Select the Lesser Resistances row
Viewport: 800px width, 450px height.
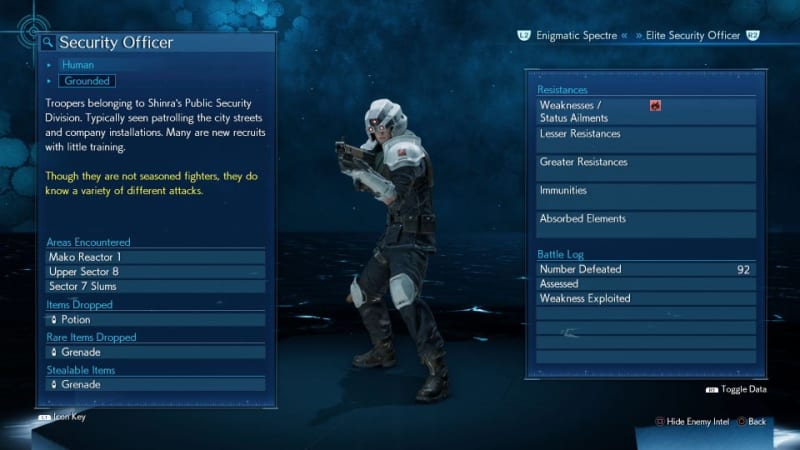pyautogui.click(x=645, y=138)
